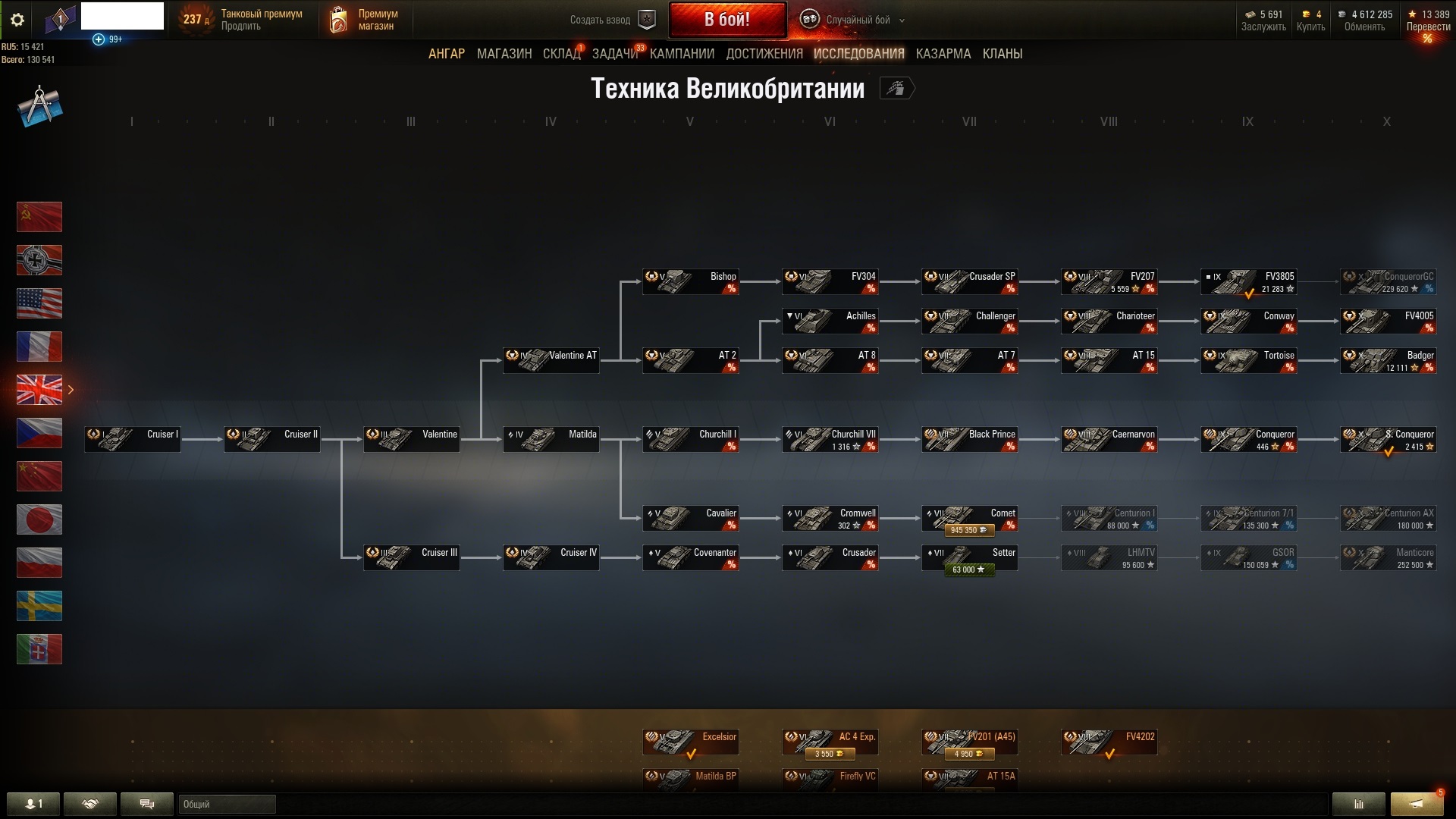Open the German nation tech tree
Image resolution: width=1456 pixels, height=819 pixels.
pyautogui.click(x=39, y=260)
